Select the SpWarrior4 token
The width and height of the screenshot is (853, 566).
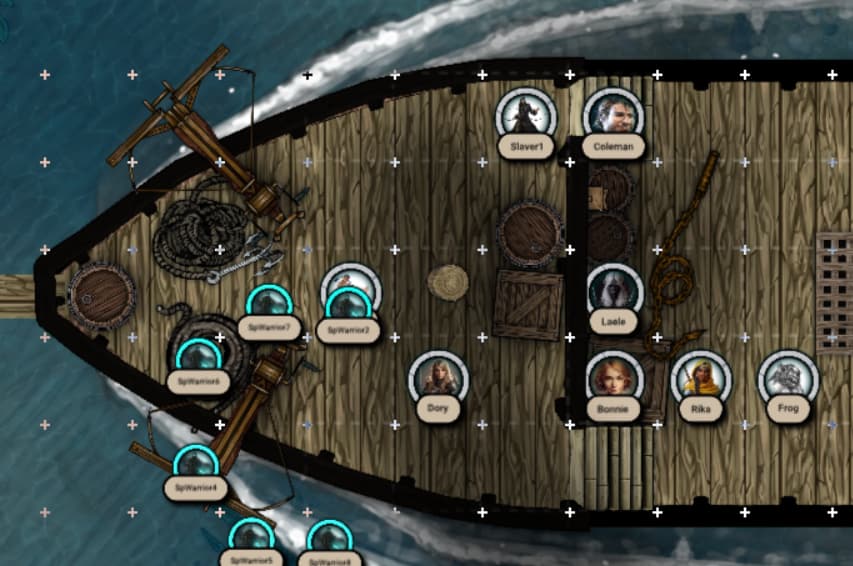(195, 464)
